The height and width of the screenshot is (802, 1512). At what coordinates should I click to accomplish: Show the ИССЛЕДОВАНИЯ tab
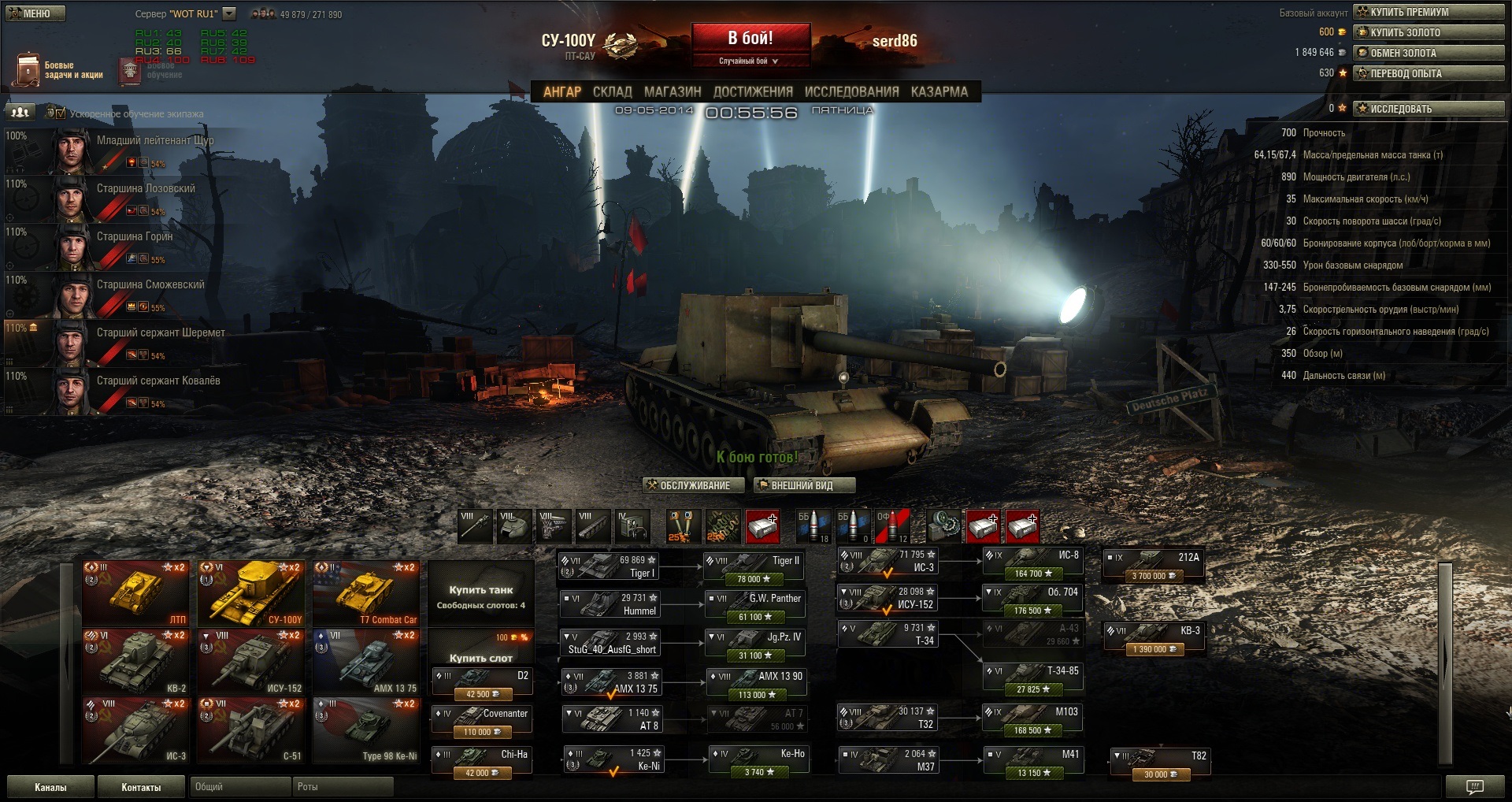coord(851,91)
